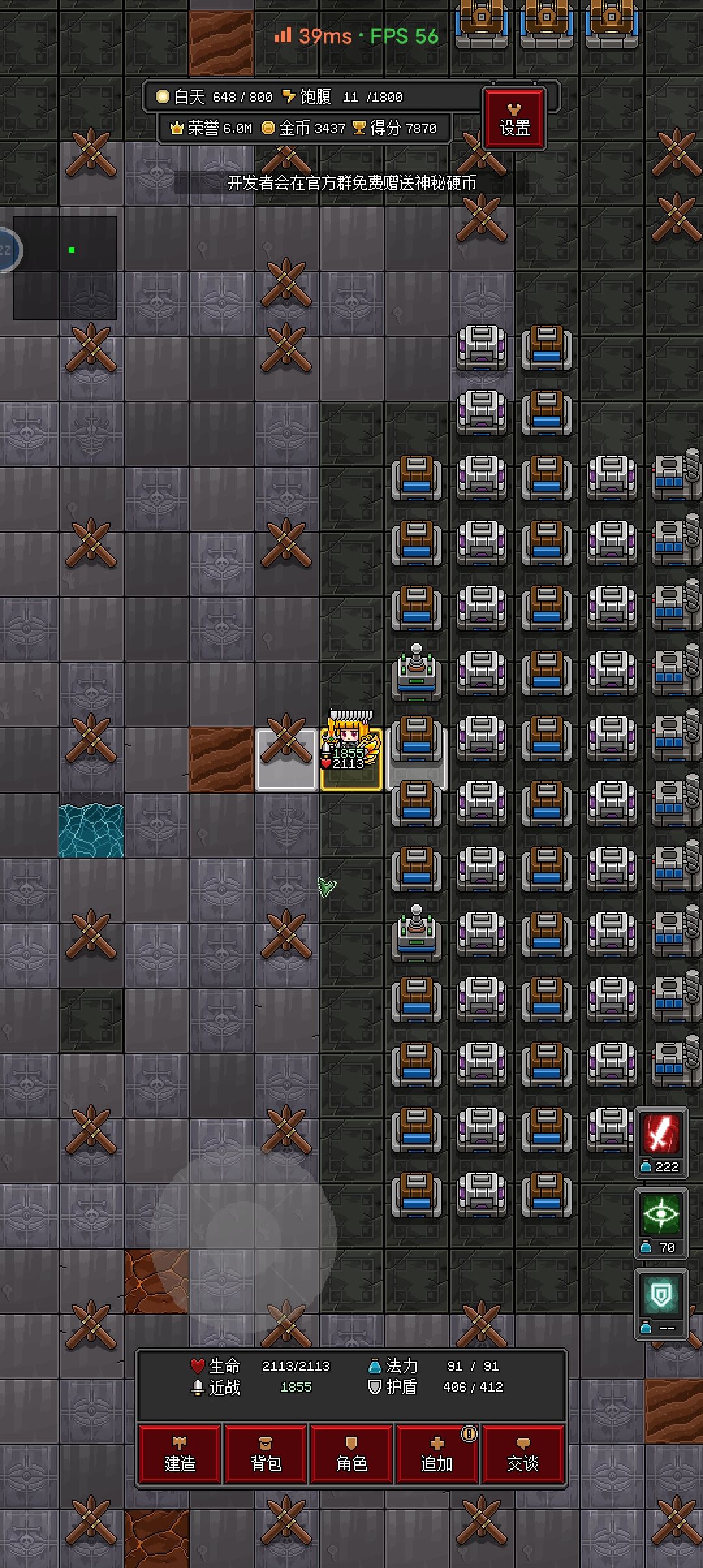Tap the sleep bubble beside the minimap
Screen dimensions: 703x1568
pos(7,250)
